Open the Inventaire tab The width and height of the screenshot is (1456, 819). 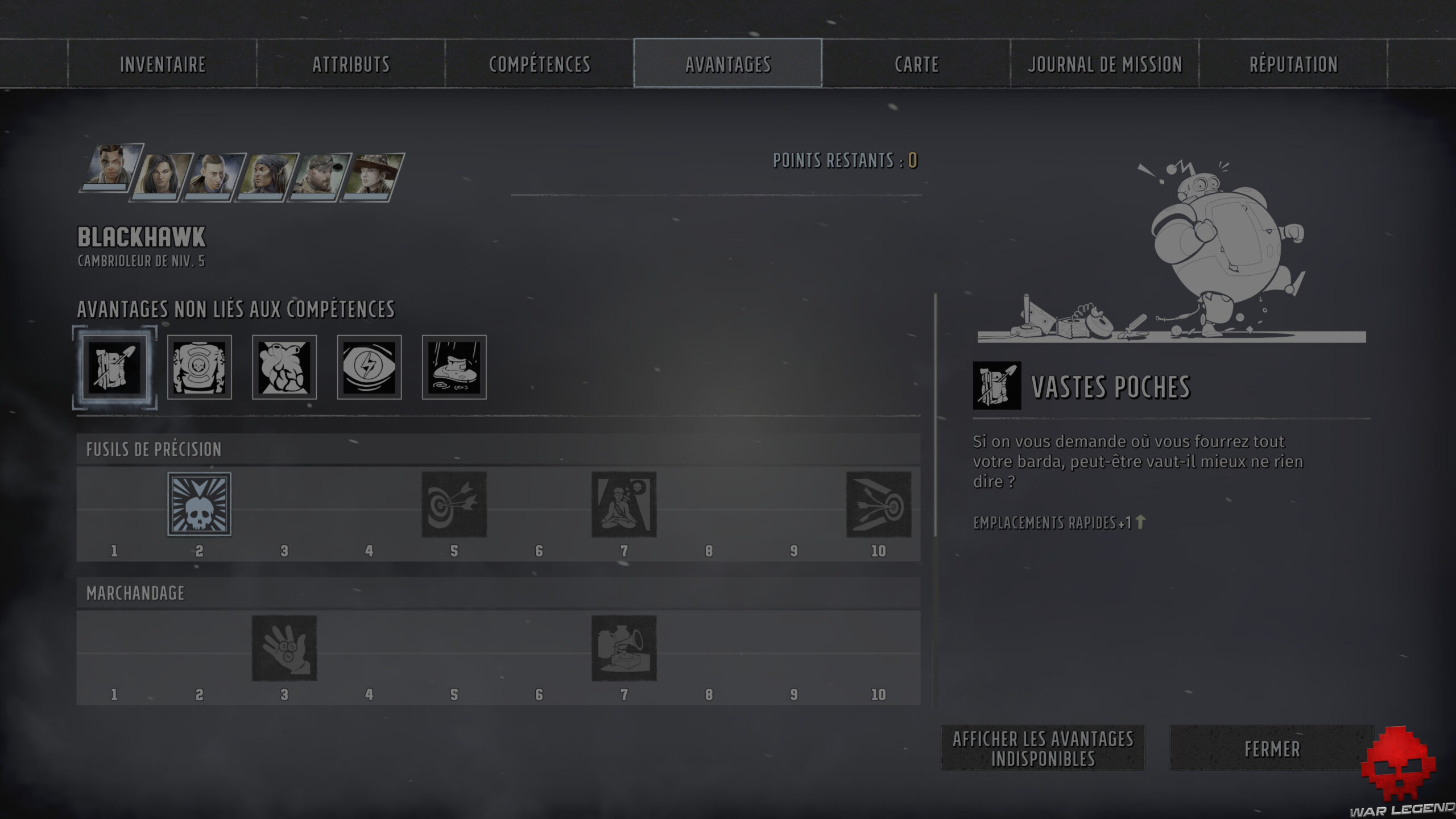pos(161,64)
